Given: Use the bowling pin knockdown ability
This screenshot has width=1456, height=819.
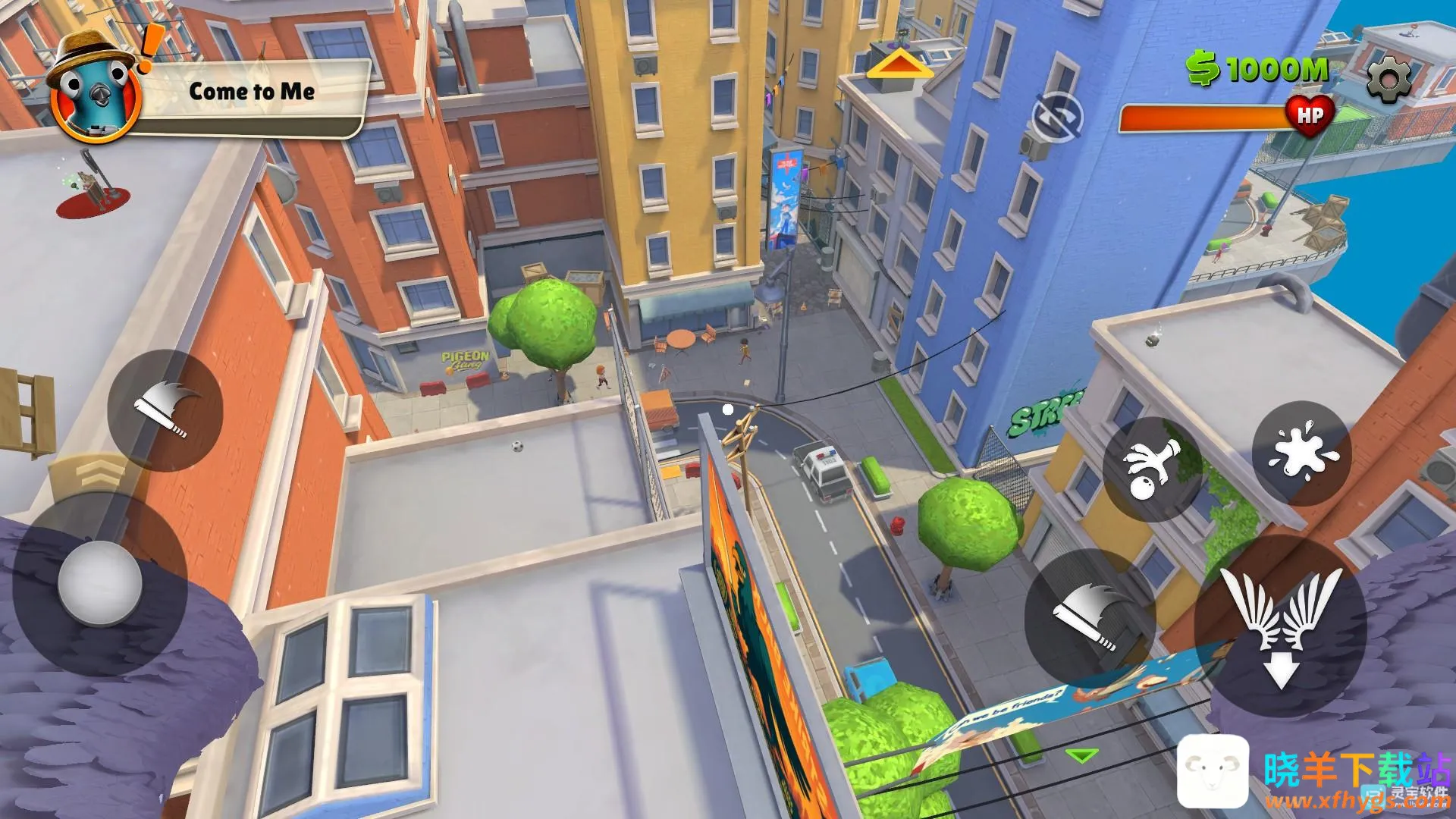Looking at the screenshot, I should pyautogui.click(x=1152, y=469).
